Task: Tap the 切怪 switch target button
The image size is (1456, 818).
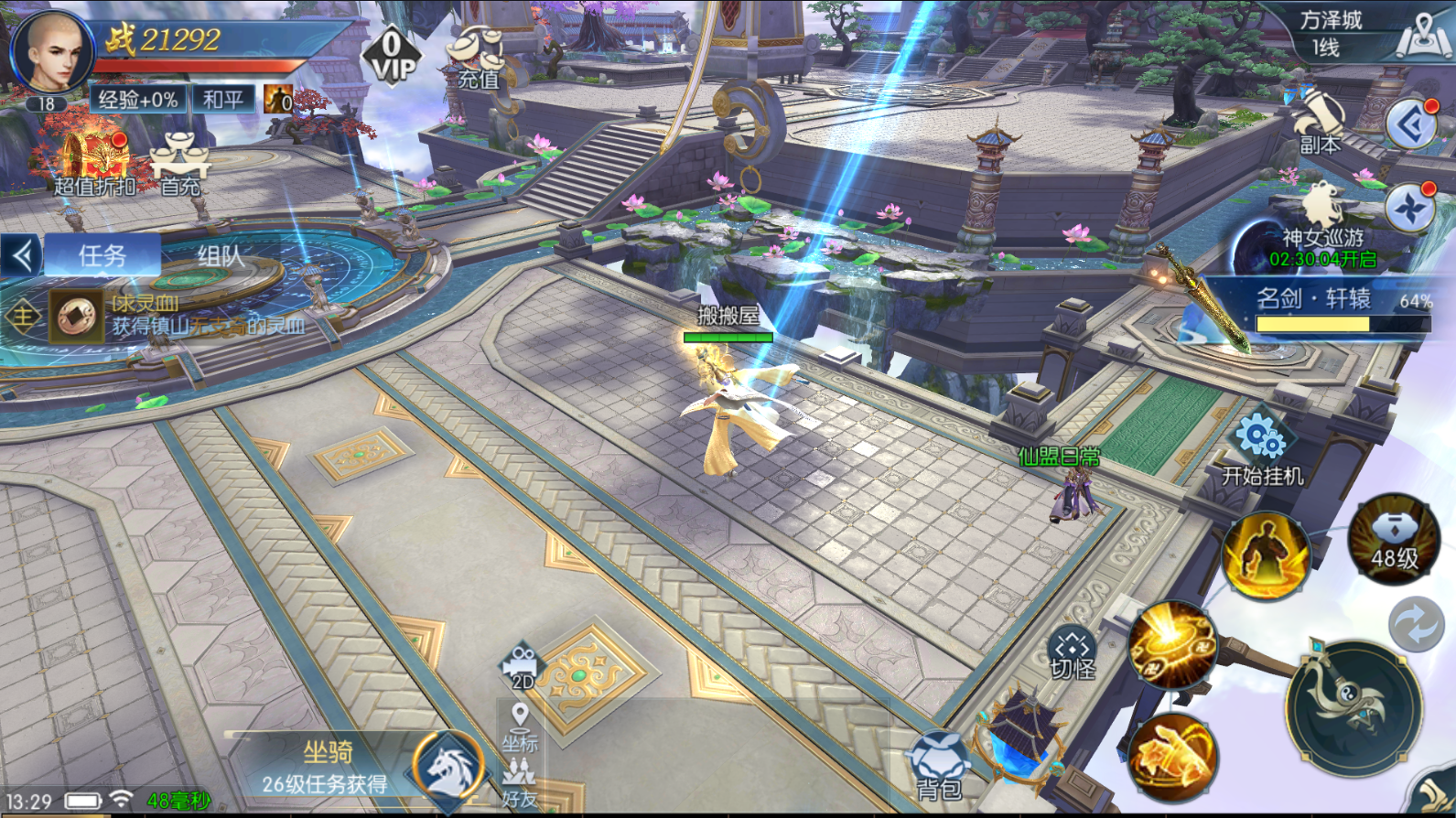Action: [x=1073, y=653]
